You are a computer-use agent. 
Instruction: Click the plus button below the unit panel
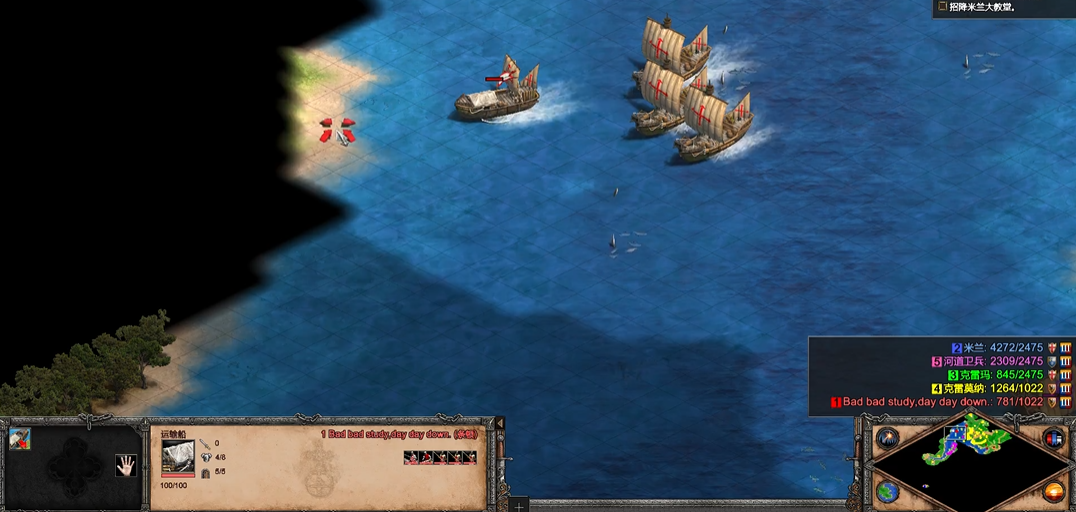click(519, 506)
